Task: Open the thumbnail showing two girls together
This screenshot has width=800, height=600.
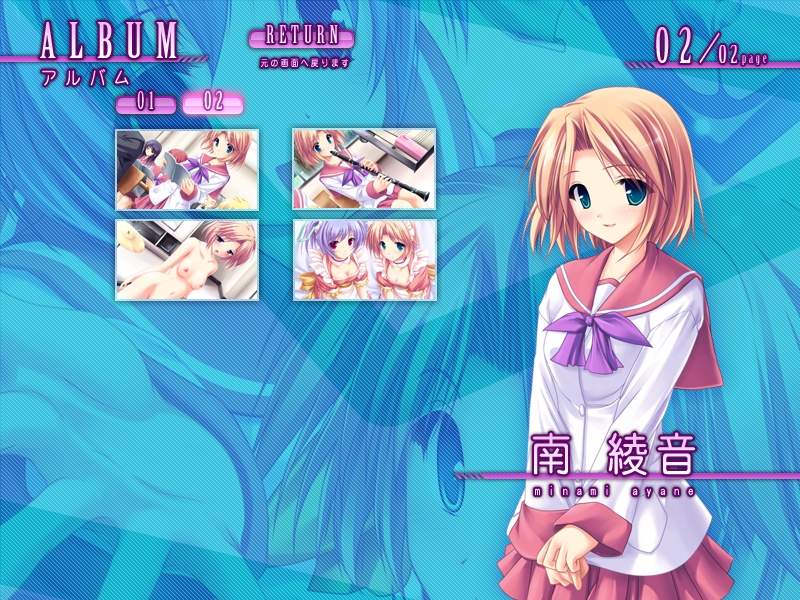Action: 364,259
